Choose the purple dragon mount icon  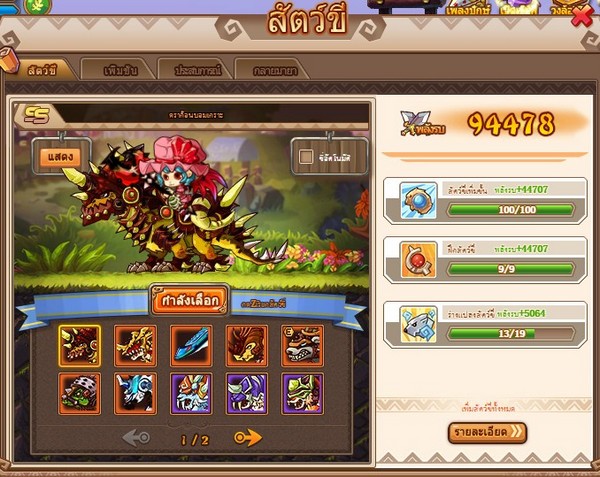(x=245, y=392)
